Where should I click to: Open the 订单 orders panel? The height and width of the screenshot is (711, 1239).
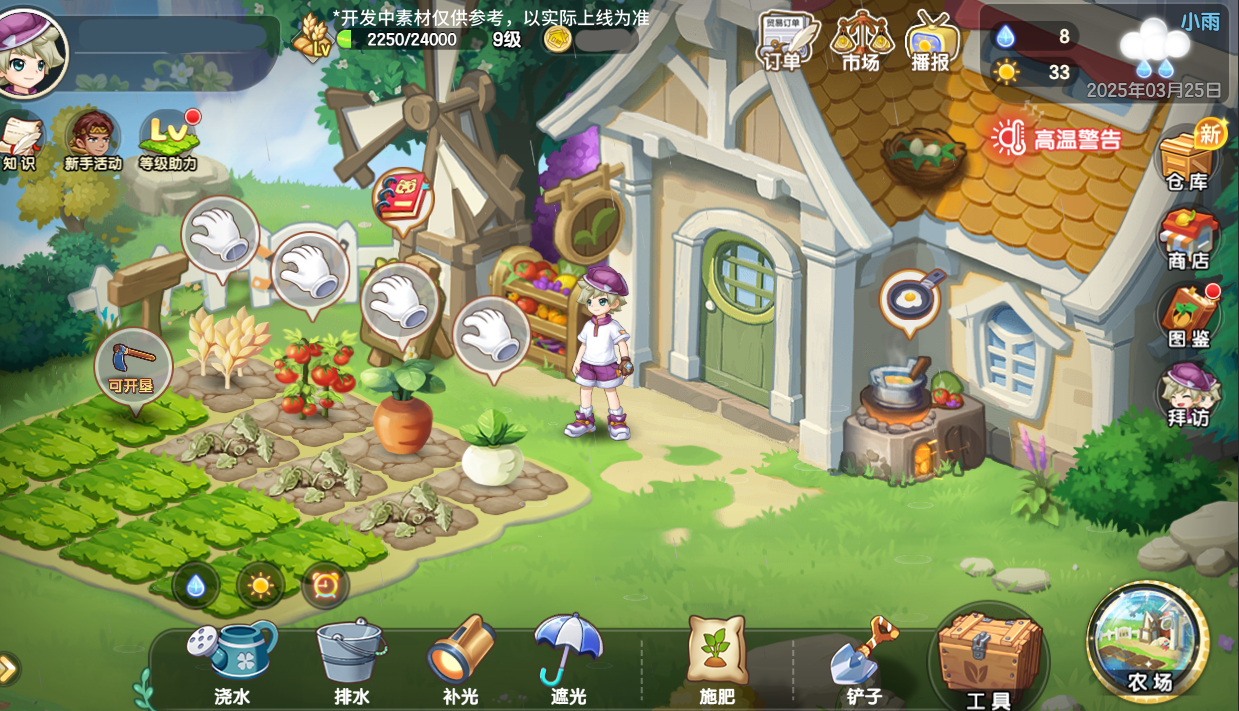[783, 42]
